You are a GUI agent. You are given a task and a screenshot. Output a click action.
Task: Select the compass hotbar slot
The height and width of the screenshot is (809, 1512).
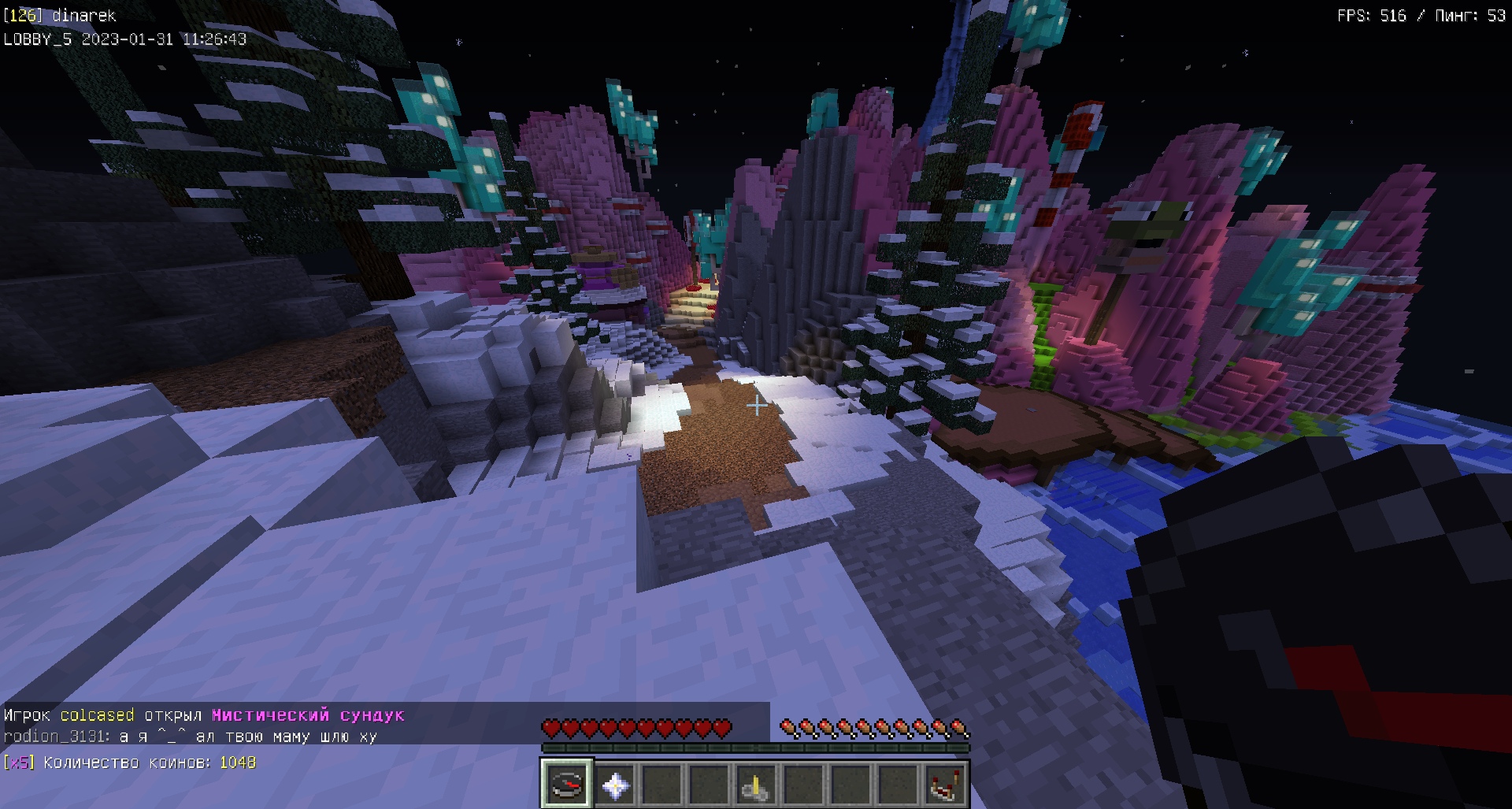tap(566, 785)
